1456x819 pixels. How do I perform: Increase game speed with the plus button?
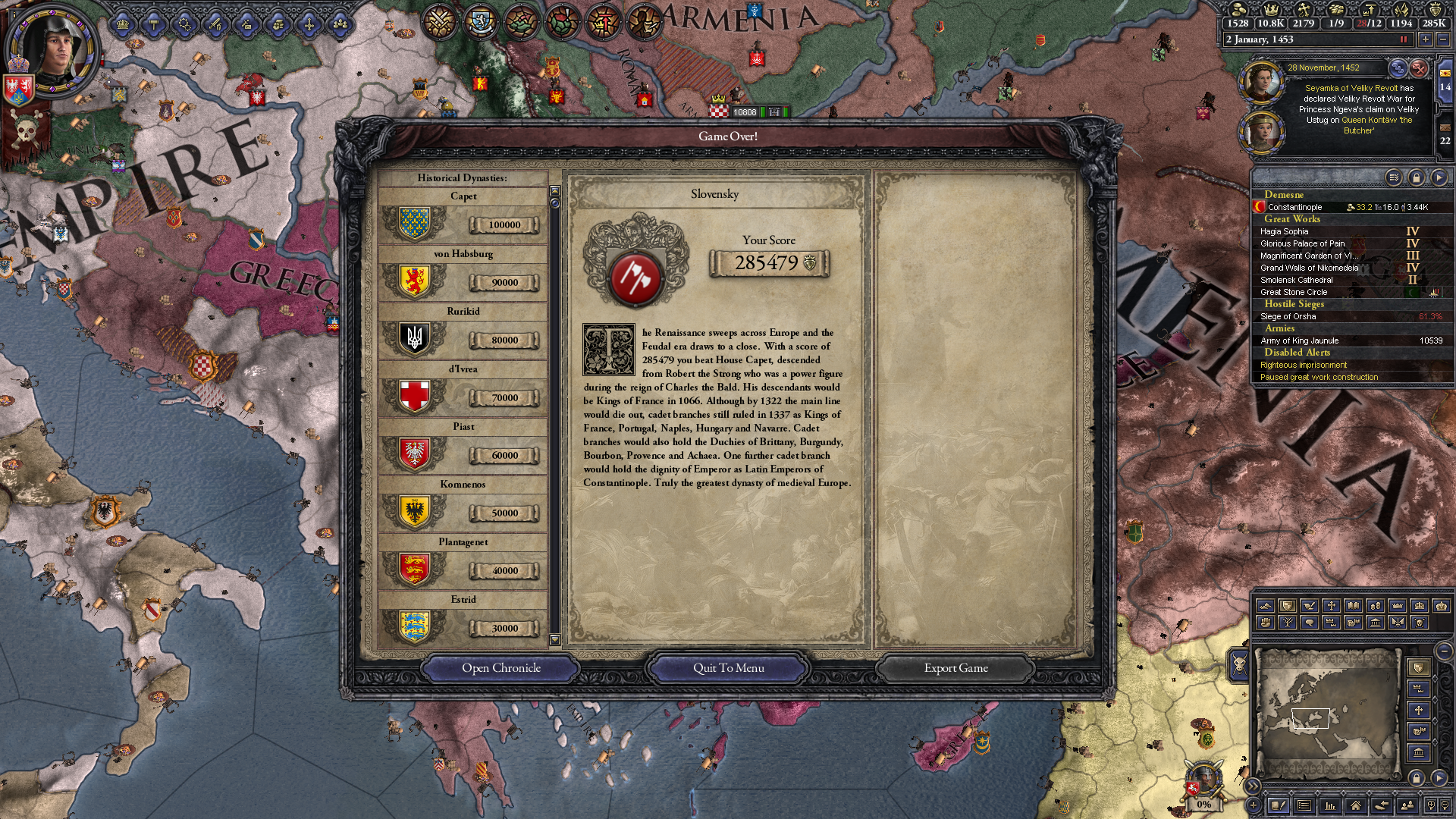pyautogui.click(x=1426, y=39)
